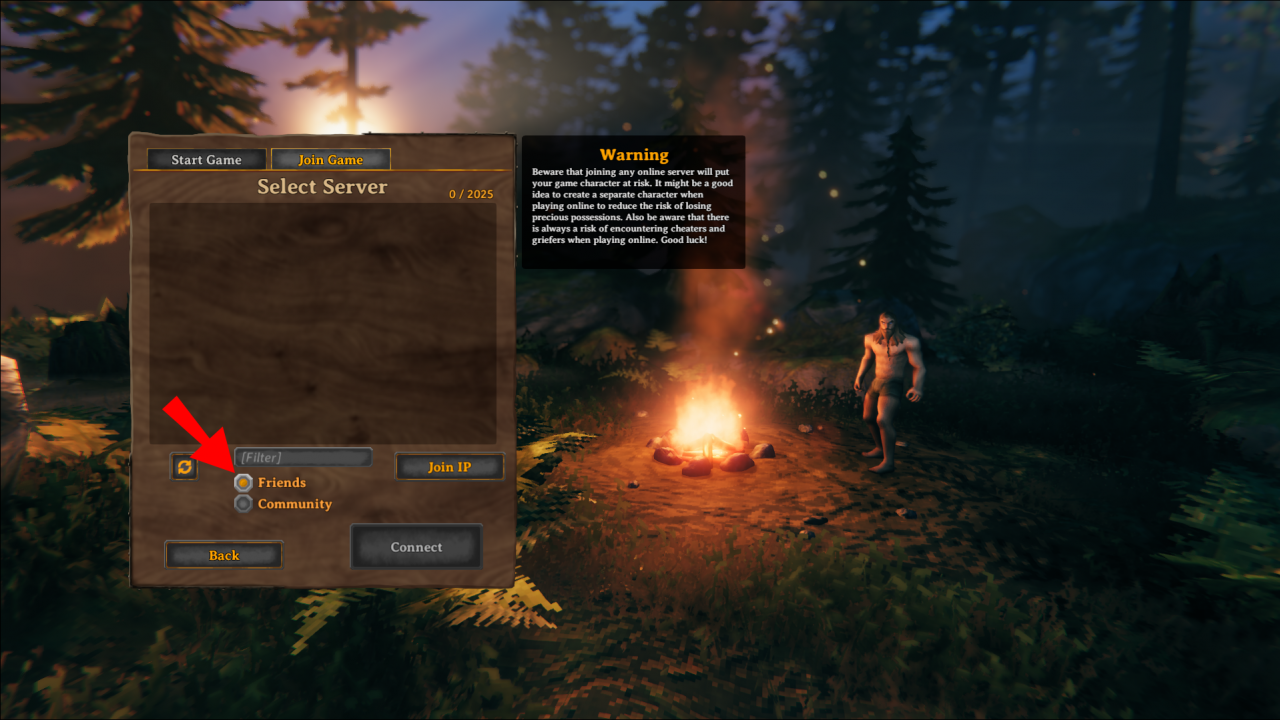
Task: Click the Join Game tab
Action: click(x=330, y=159)
